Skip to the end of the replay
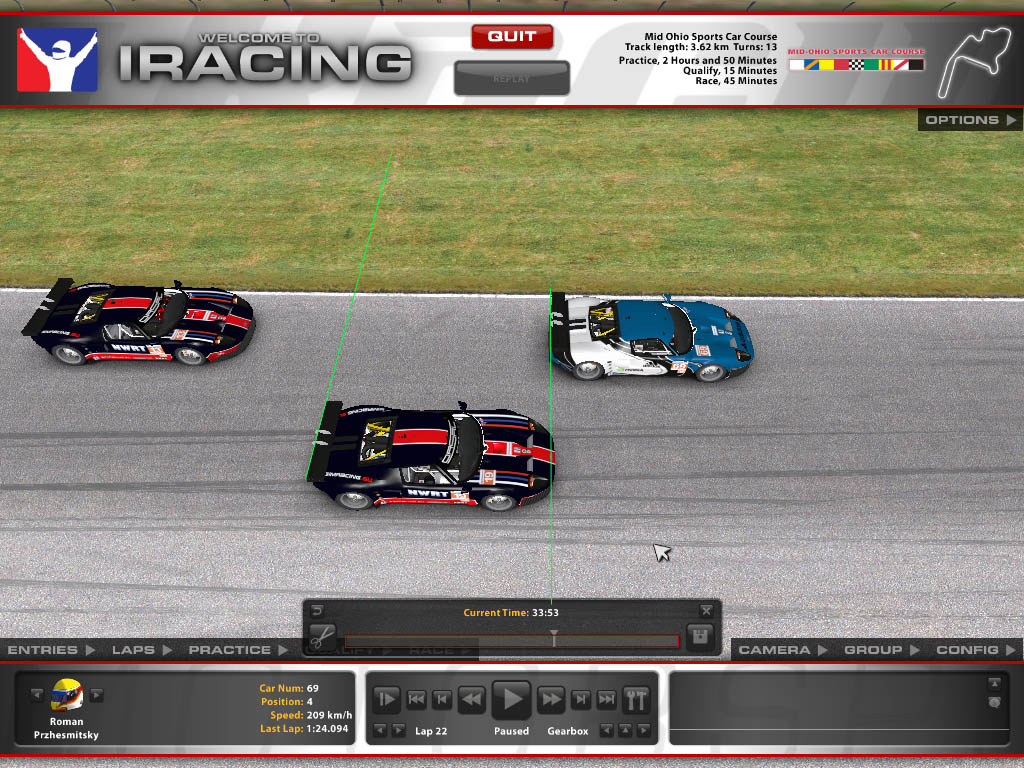 click(x=606, y=699)
